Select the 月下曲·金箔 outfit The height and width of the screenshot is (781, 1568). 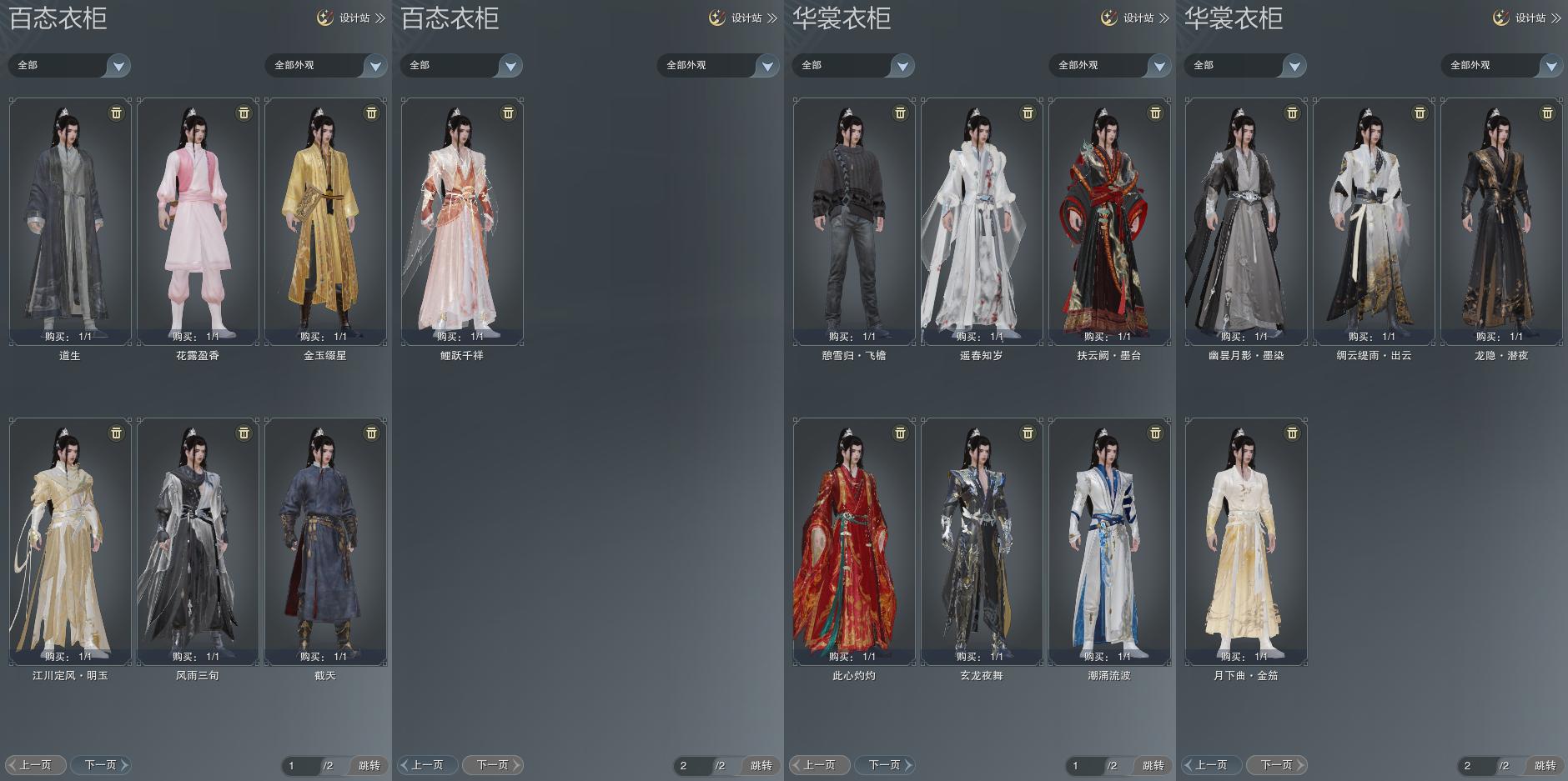[1246, 542]
